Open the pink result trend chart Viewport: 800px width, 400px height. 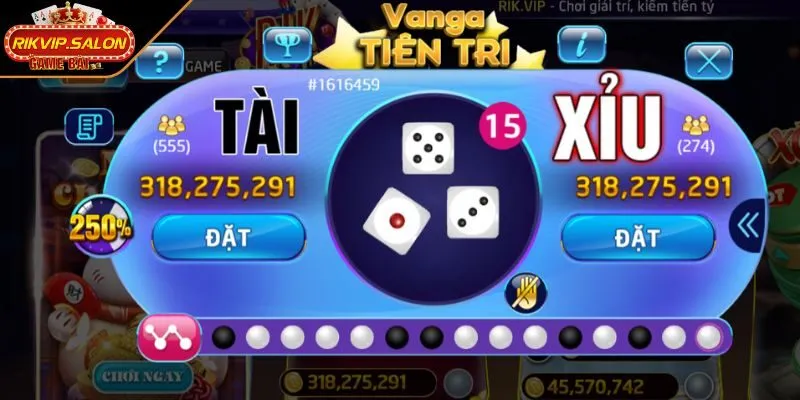[168, 337]
